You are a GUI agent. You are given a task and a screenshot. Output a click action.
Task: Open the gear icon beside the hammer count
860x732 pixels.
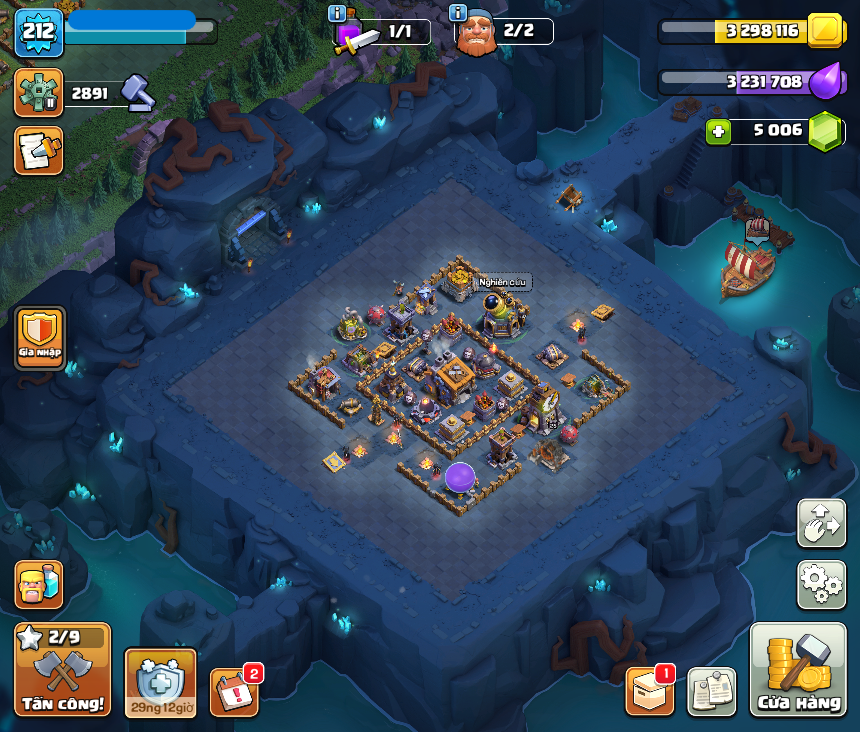39,93
